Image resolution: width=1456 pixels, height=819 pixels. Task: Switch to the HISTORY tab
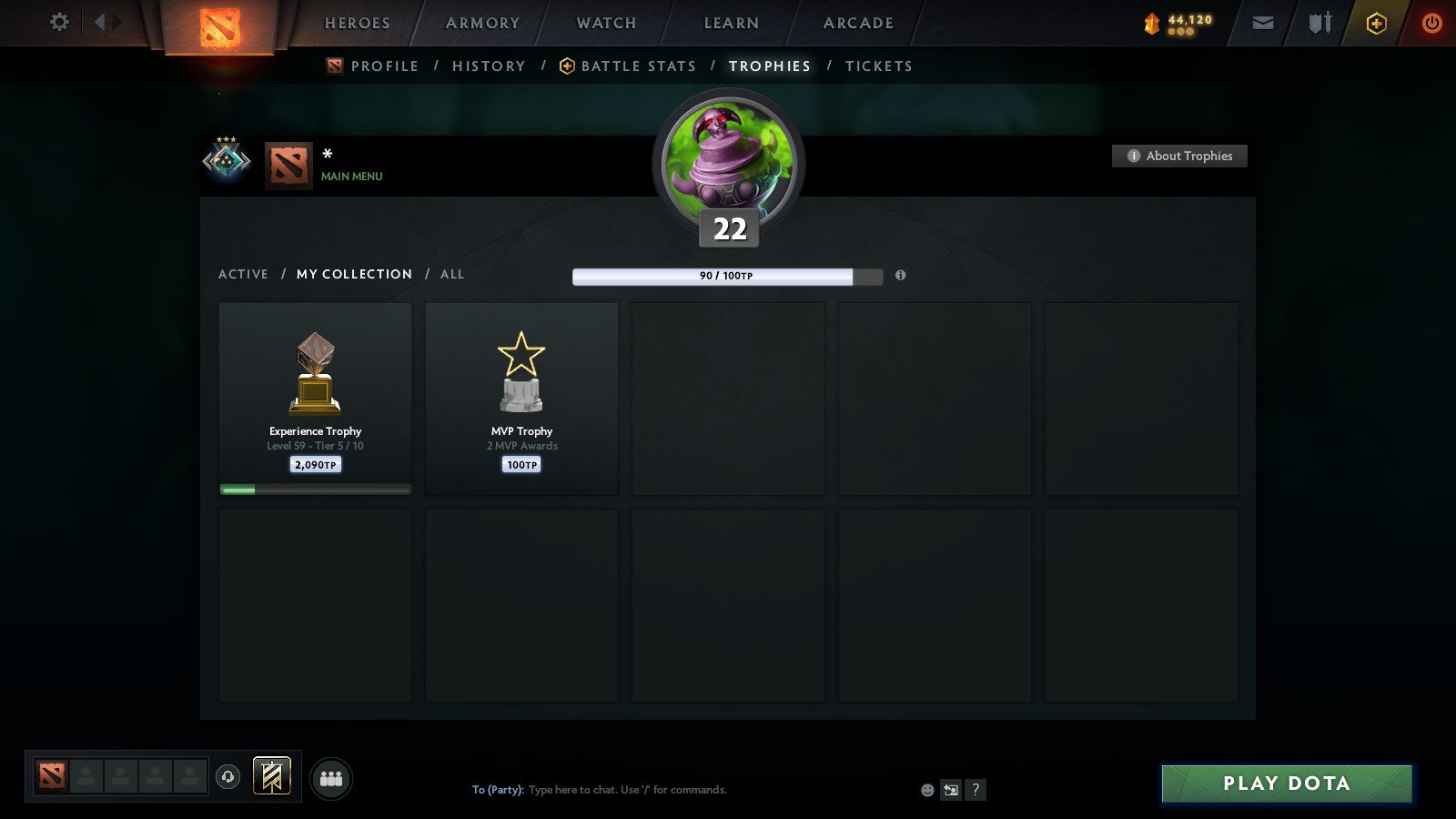tap(489, 66)
